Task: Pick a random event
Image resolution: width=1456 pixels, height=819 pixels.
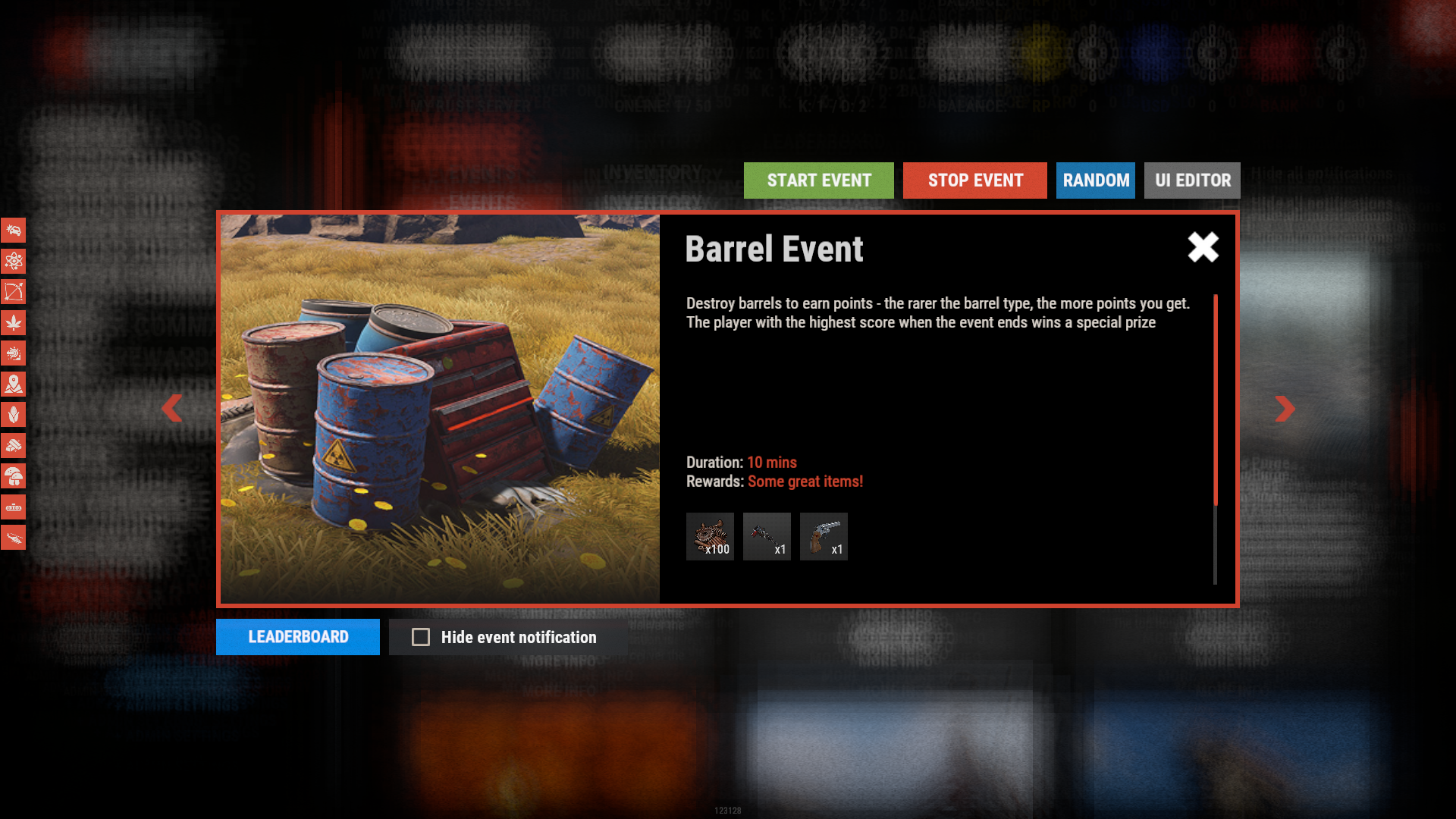Action: 1095,180
